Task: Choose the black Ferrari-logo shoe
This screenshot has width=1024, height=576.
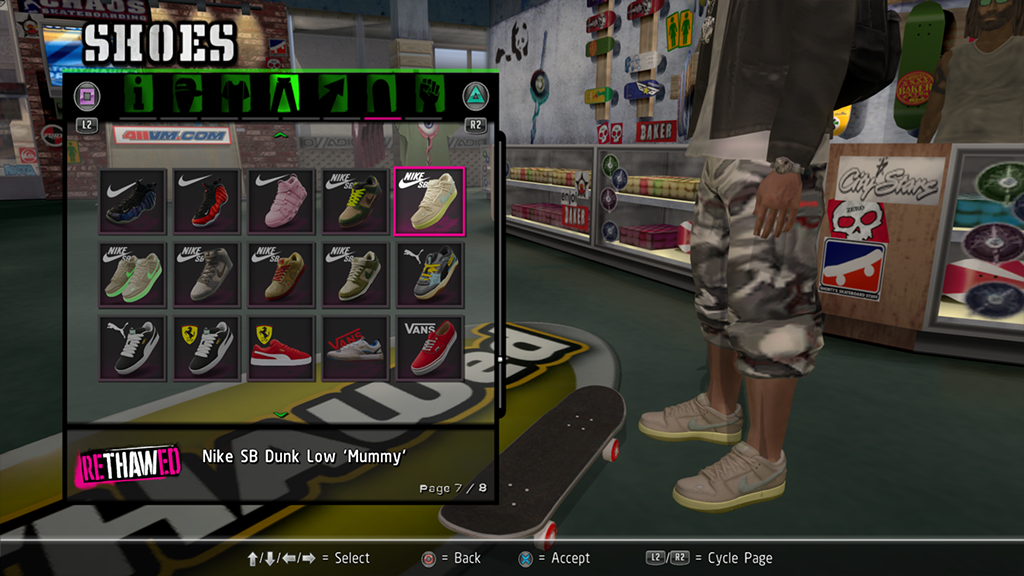Action: point(208,348)
